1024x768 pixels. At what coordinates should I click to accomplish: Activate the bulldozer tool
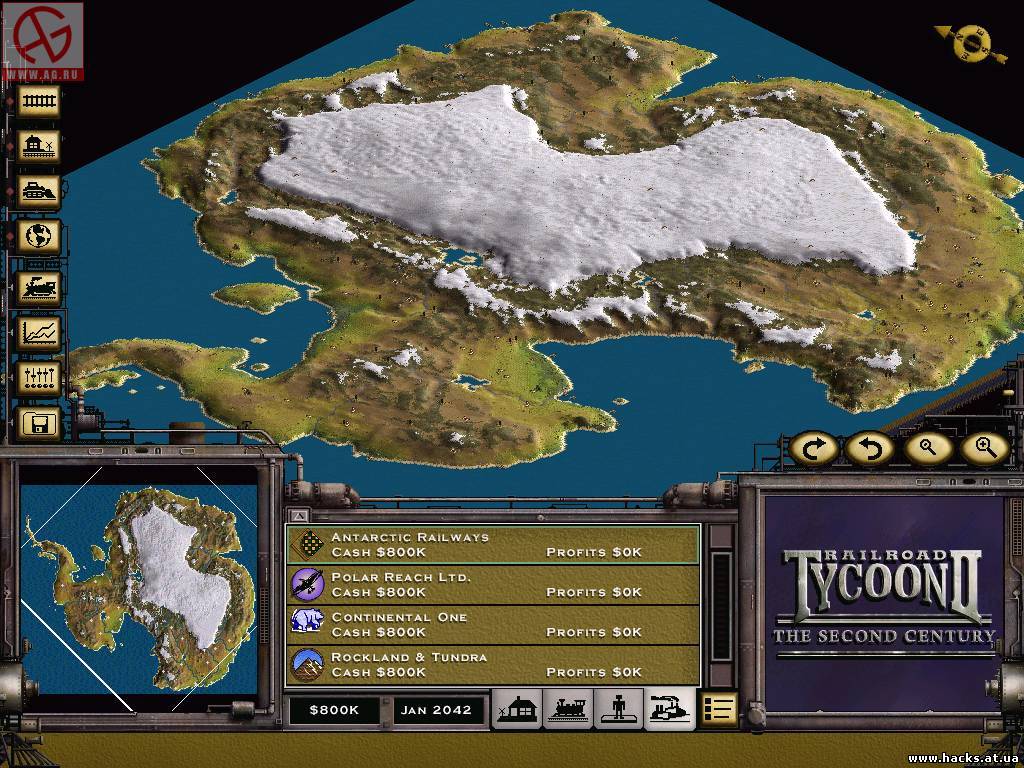(x=40, y=191)
